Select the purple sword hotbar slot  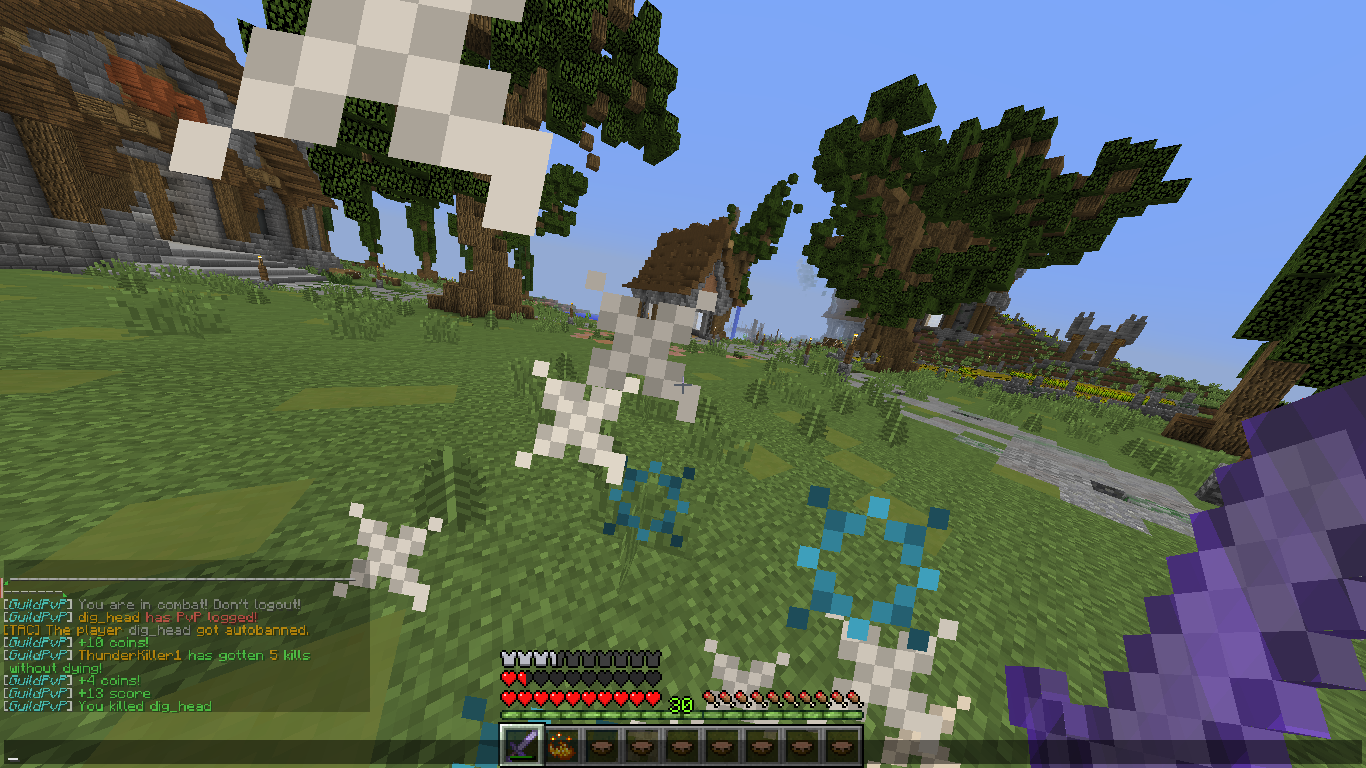click(x=522, y=745)
